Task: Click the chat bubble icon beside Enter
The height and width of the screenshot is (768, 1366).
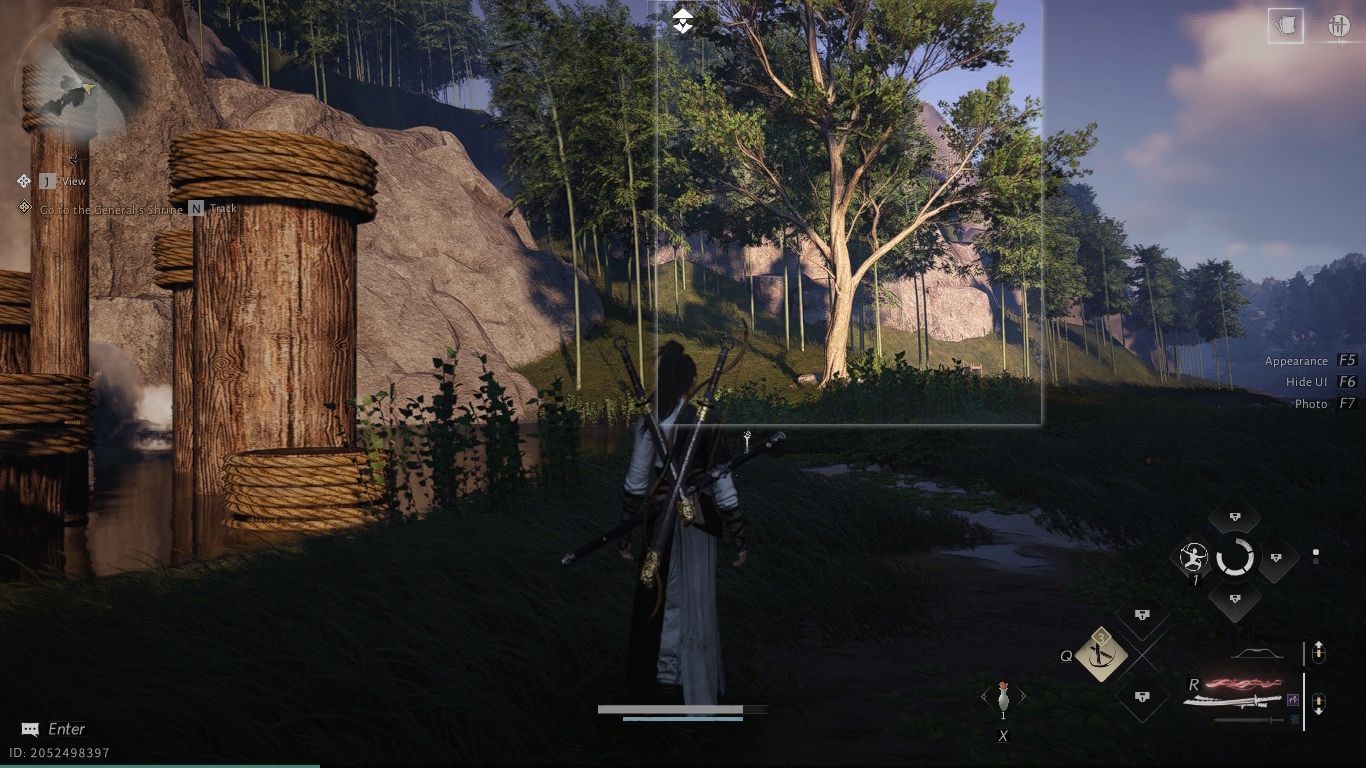Action: pos(28,729)
